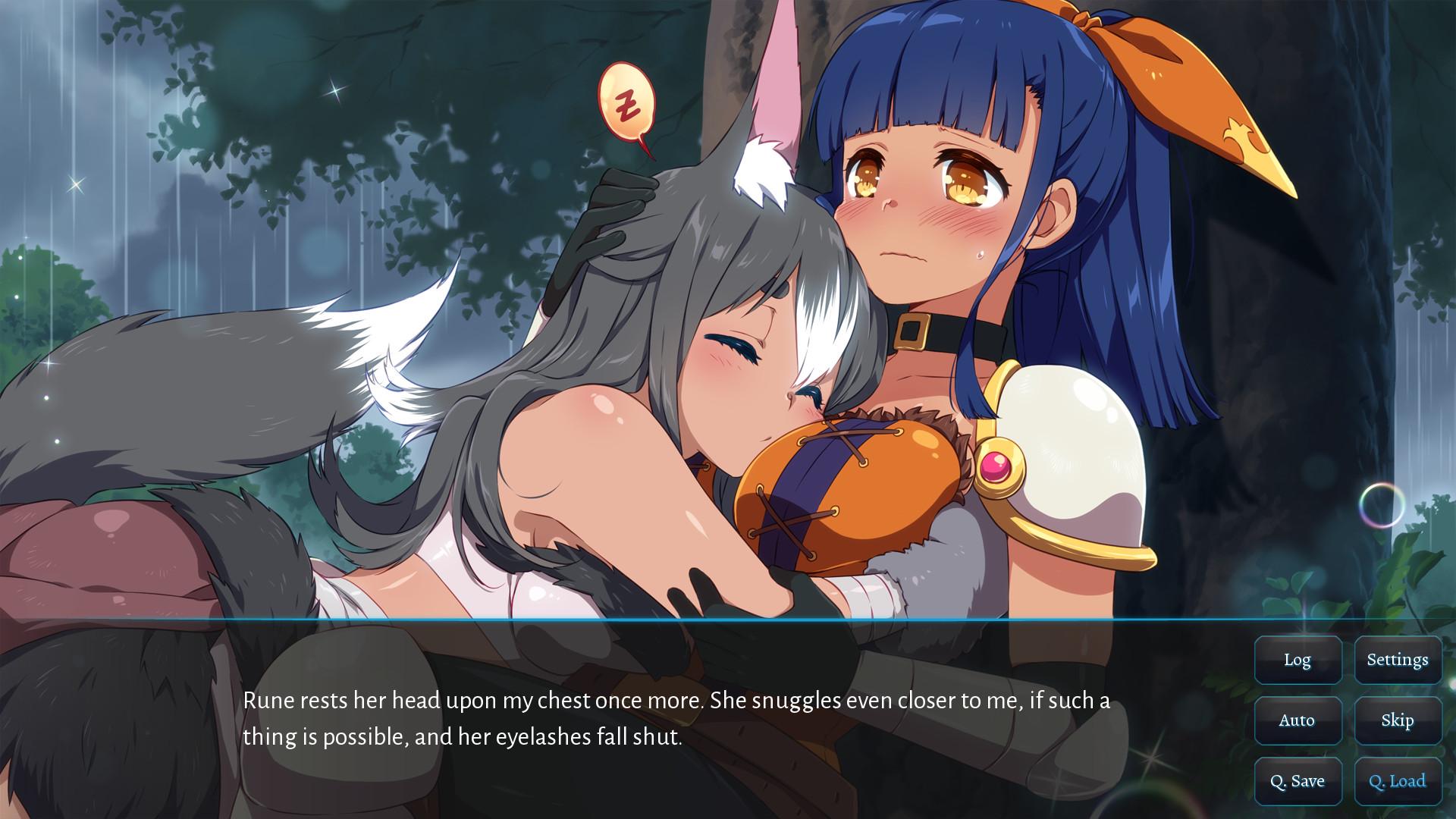Click Q. Save to quick save
The image size is (1456, 819).
click(1298, 780)
